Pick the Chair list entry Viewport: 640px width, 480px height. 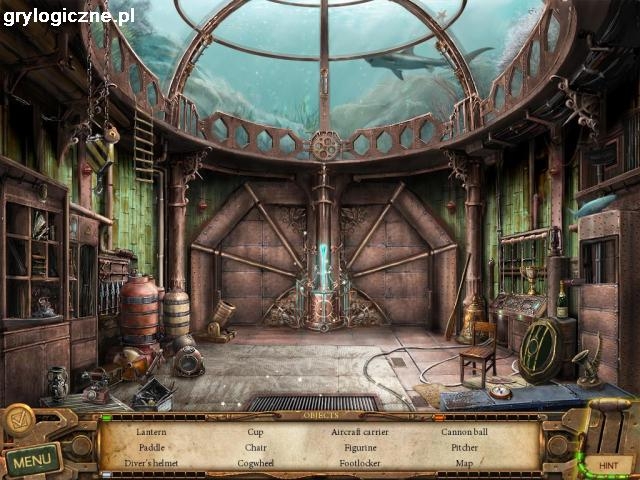pyautogui.click(x=256, y=447)
